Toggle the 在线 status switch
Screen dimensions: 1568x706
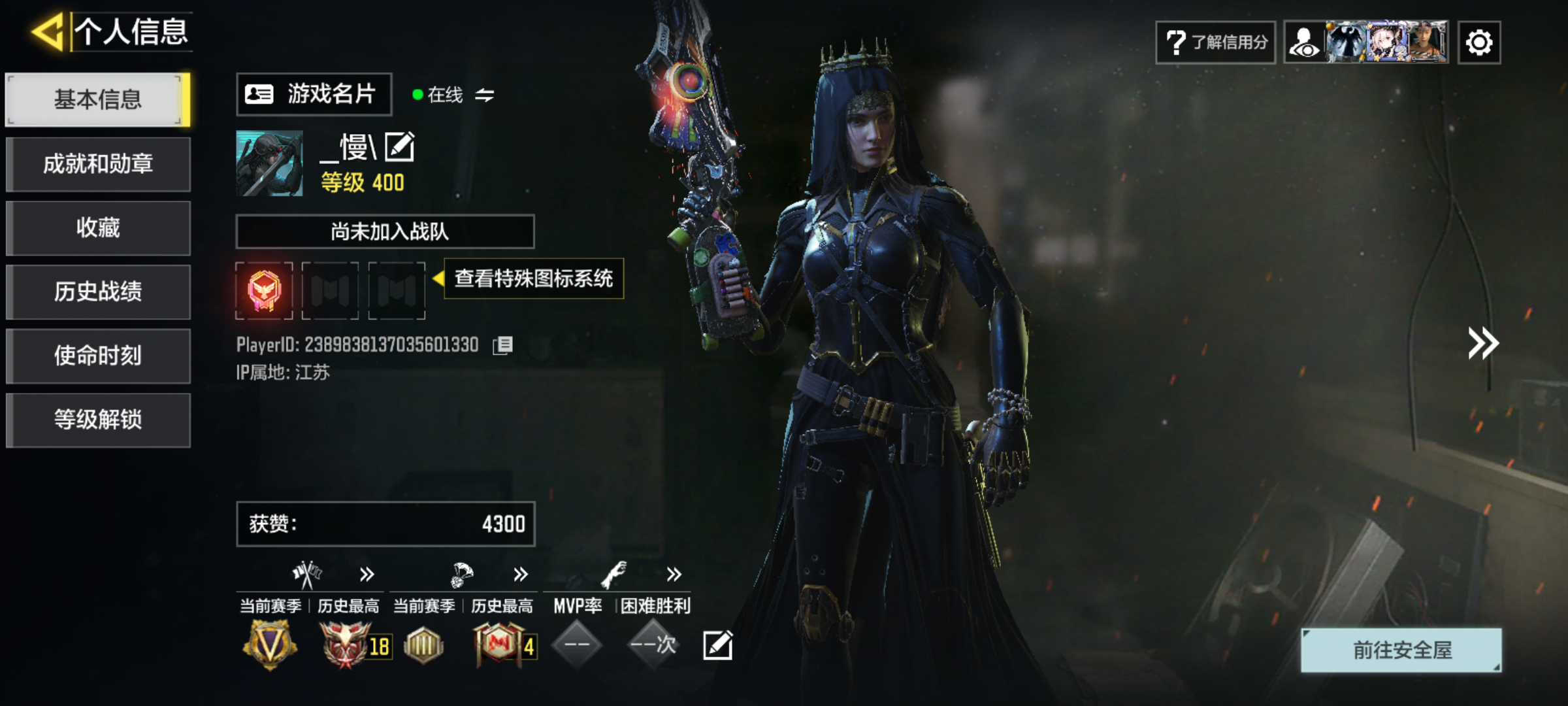coord(484,95)
